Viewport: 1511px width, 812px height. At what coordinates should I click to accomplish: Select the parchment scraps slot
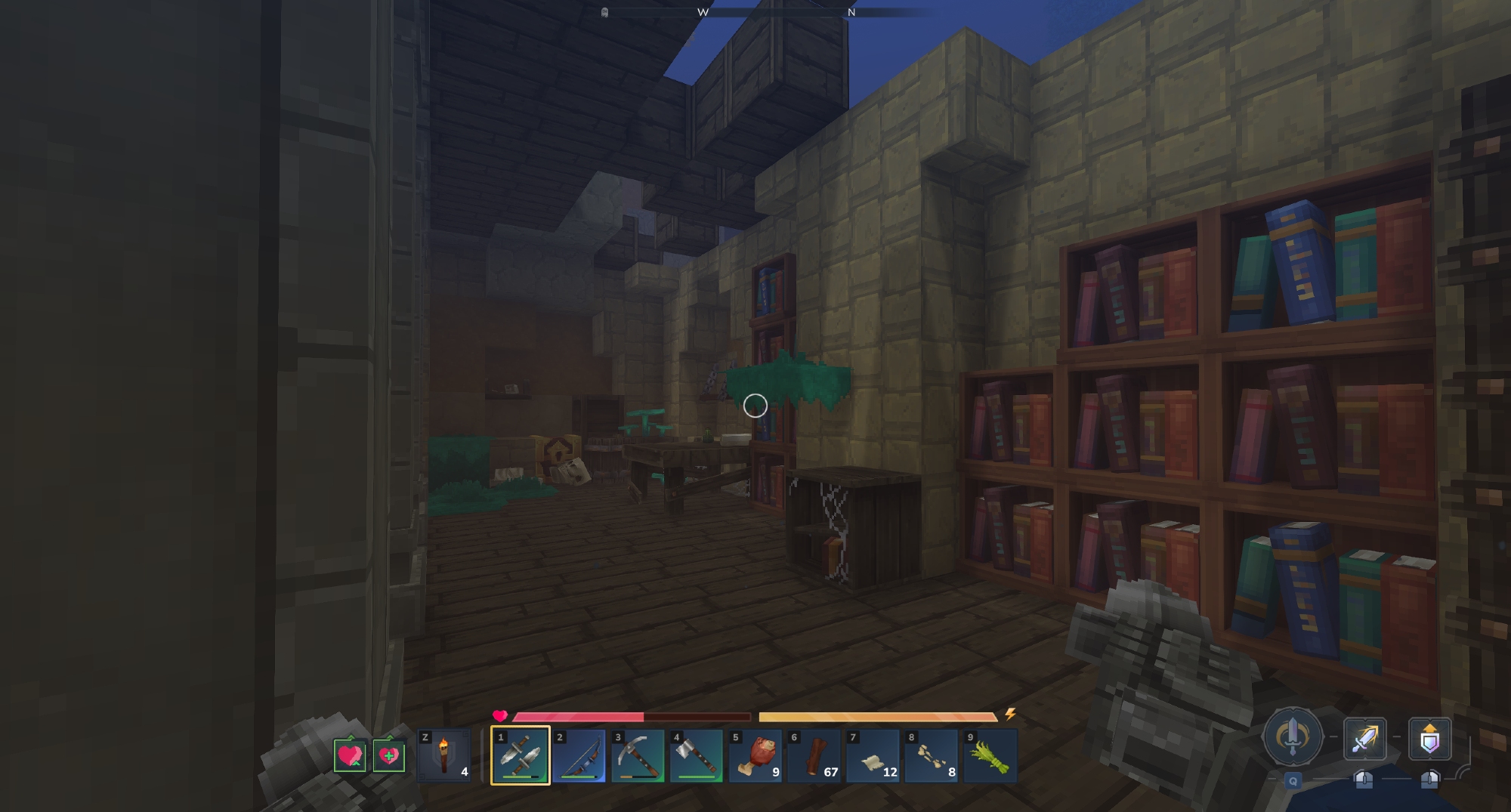pyautogui.click(x=873, y=755)
